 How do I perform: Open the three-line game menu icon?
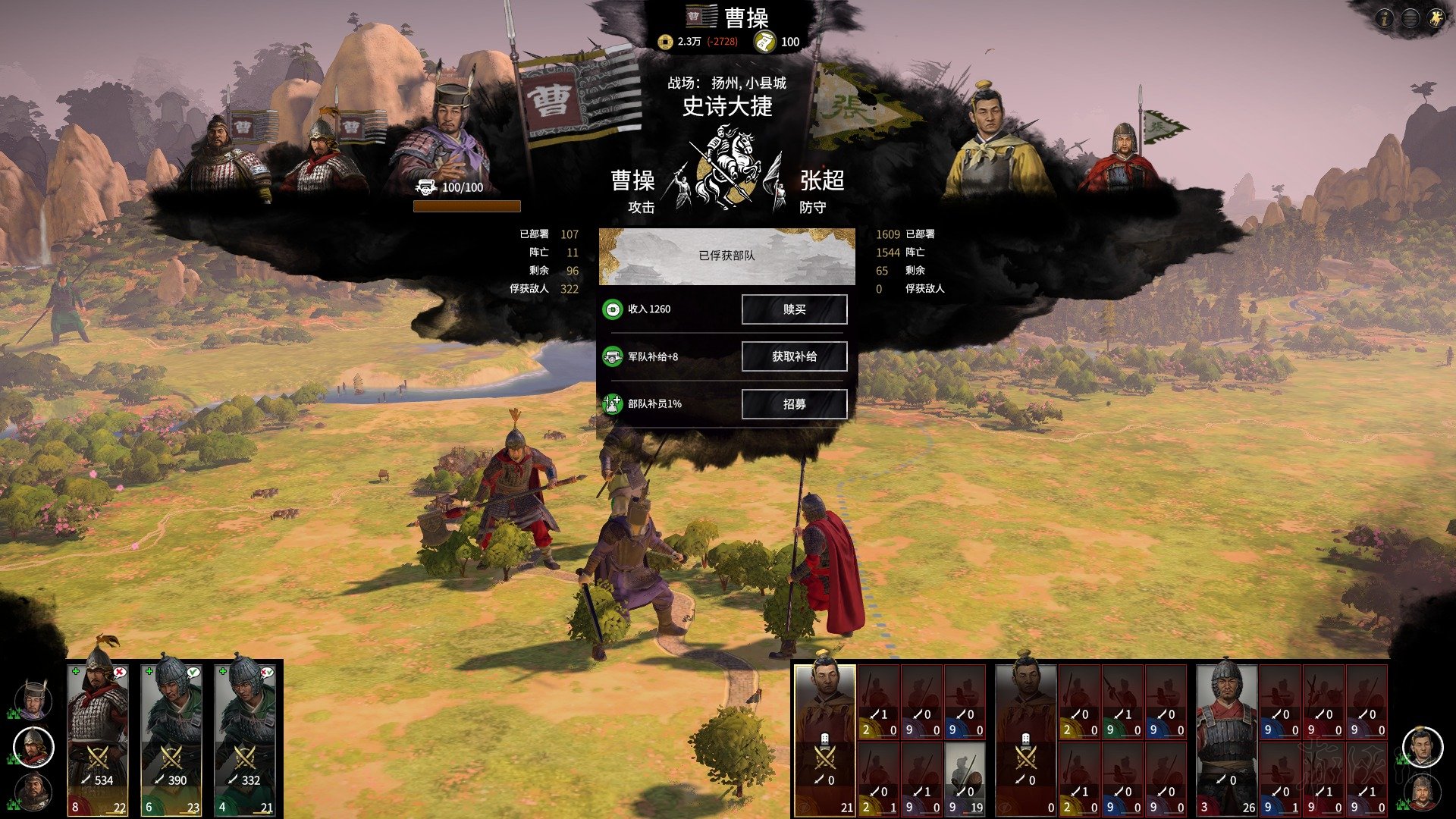[x=1410, y=18]
